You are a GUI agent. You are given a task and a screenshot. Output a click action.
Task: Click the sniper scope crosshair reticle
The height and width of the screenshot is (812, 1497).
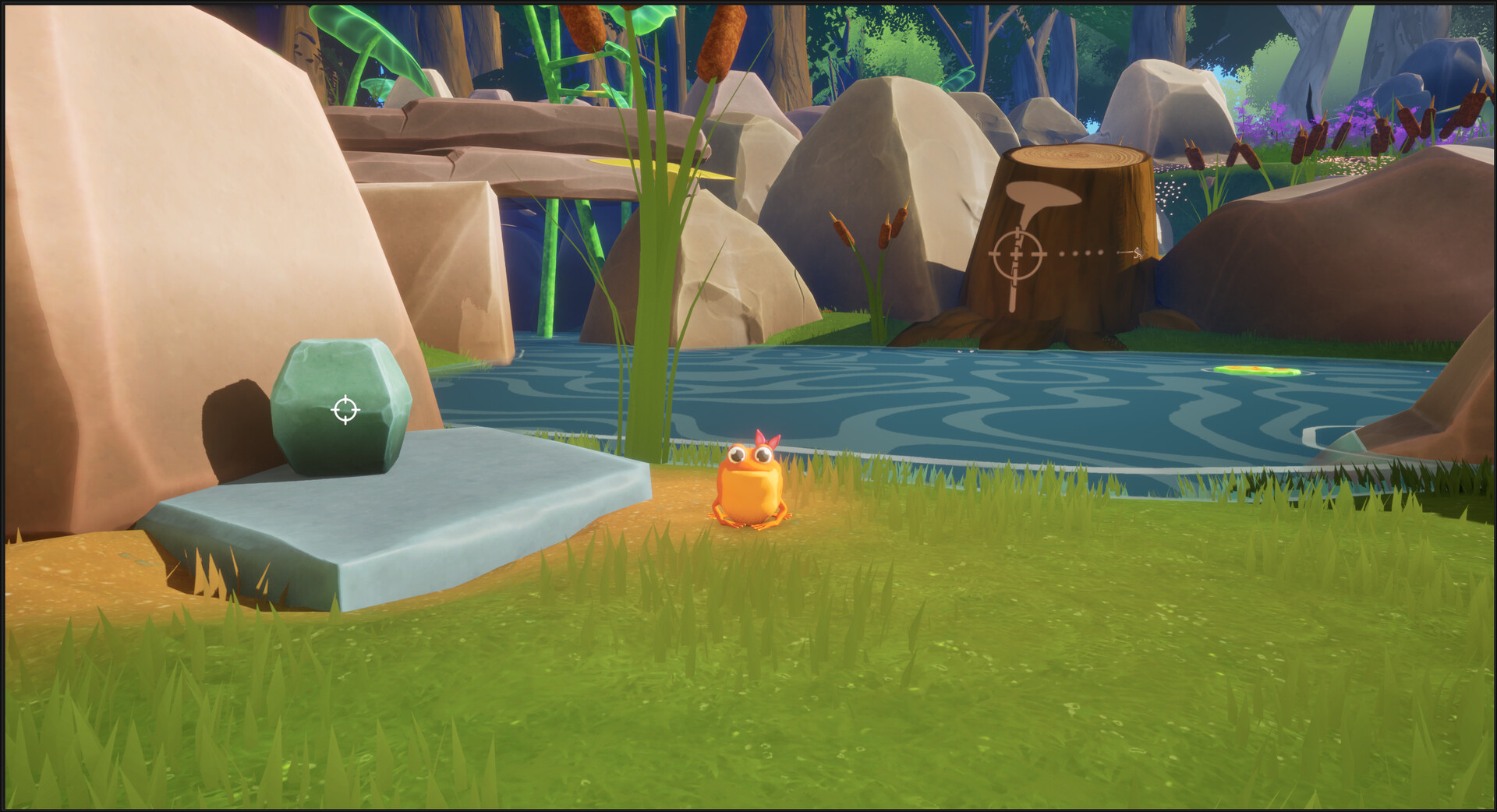click(x=1016, y=255)
